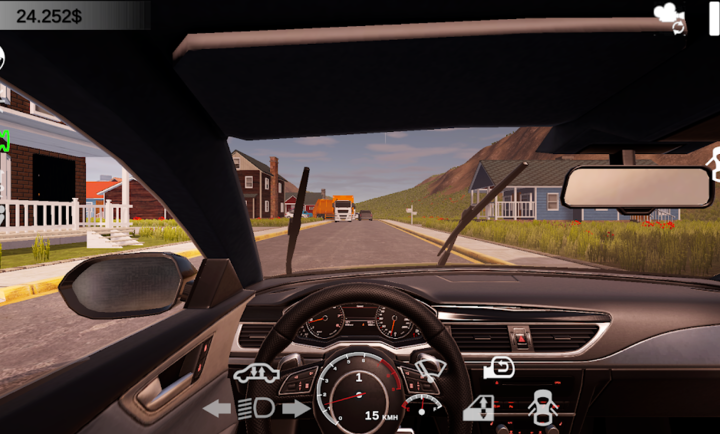720x434 pixels.
Task: Switch the camera view
Action: [668, 17]
